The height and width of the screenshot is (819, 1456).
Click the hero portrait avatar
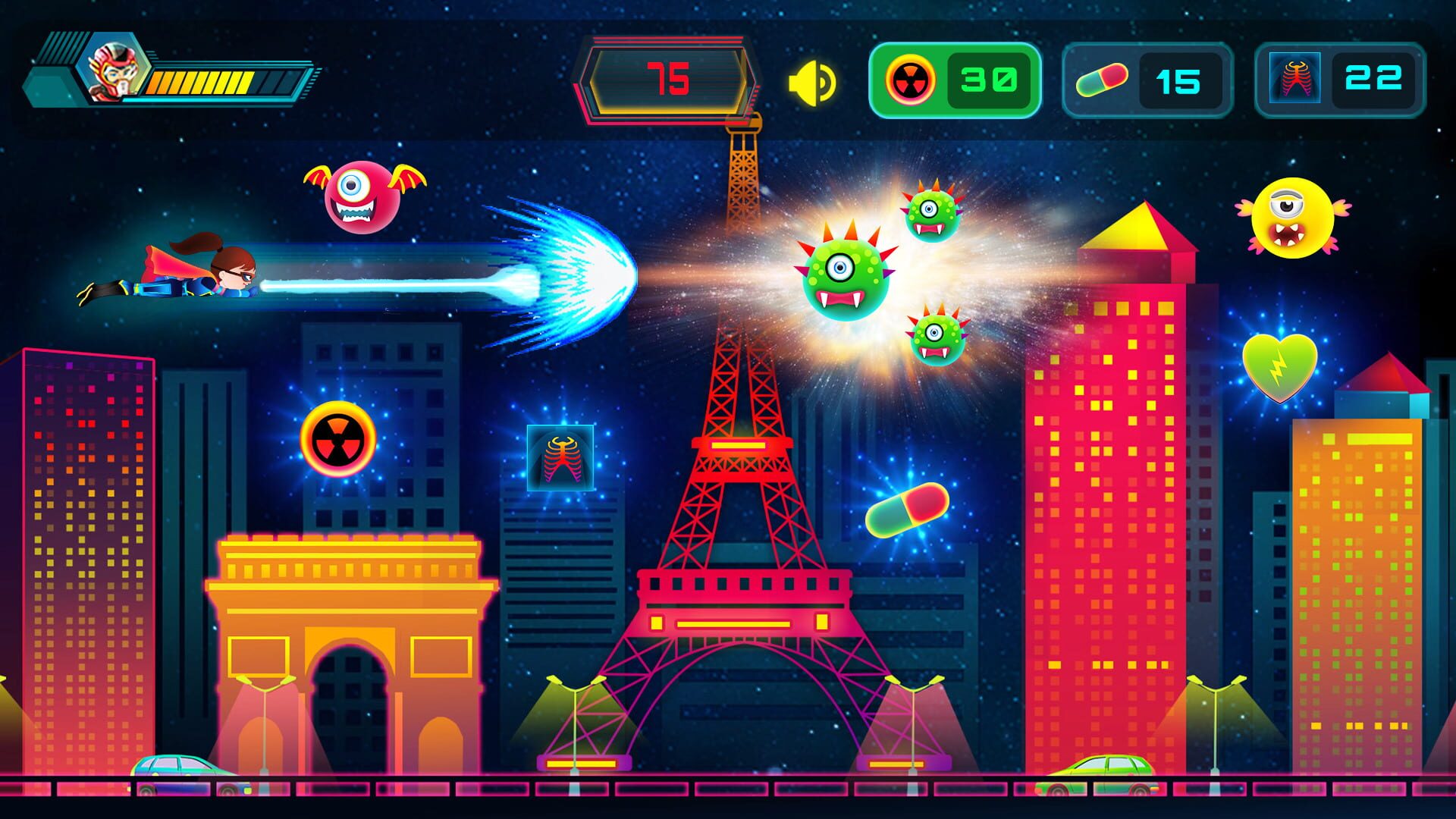point(111,70)
